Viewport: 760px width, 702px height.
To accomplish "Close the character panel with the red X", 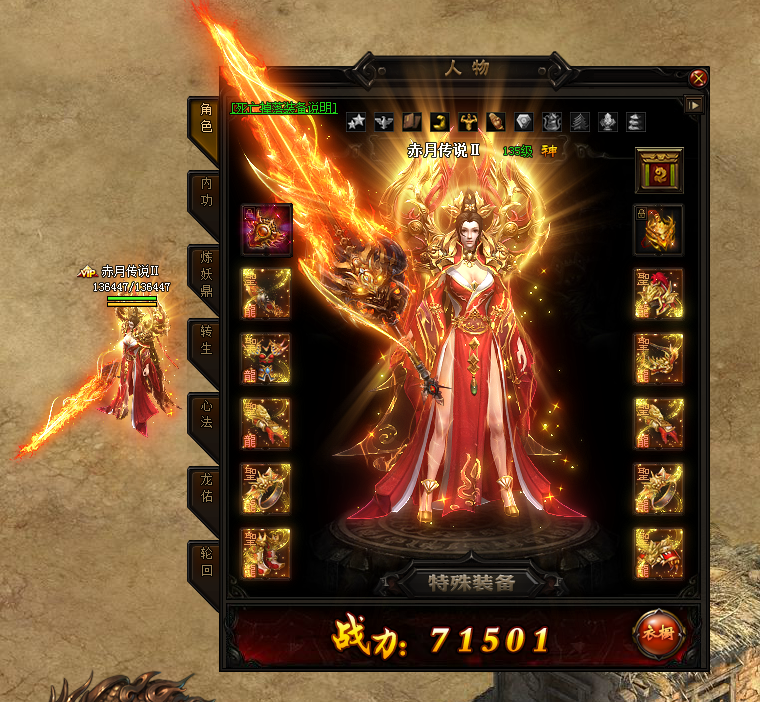I will click(x=699, y=77).
